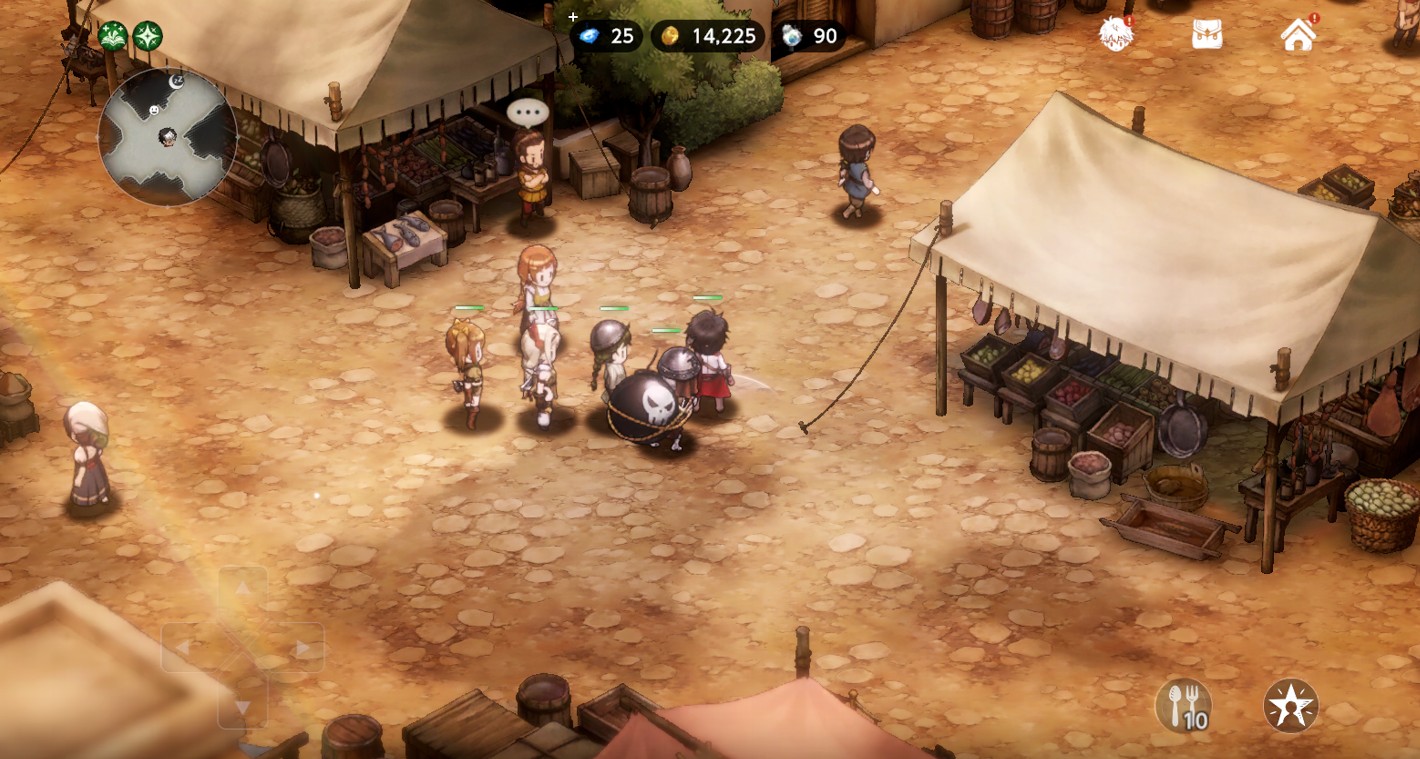The width and height of the screenshot is (1420, 759).
Task: Tap the D-pad up arrow
Action: tap(243, 589)
